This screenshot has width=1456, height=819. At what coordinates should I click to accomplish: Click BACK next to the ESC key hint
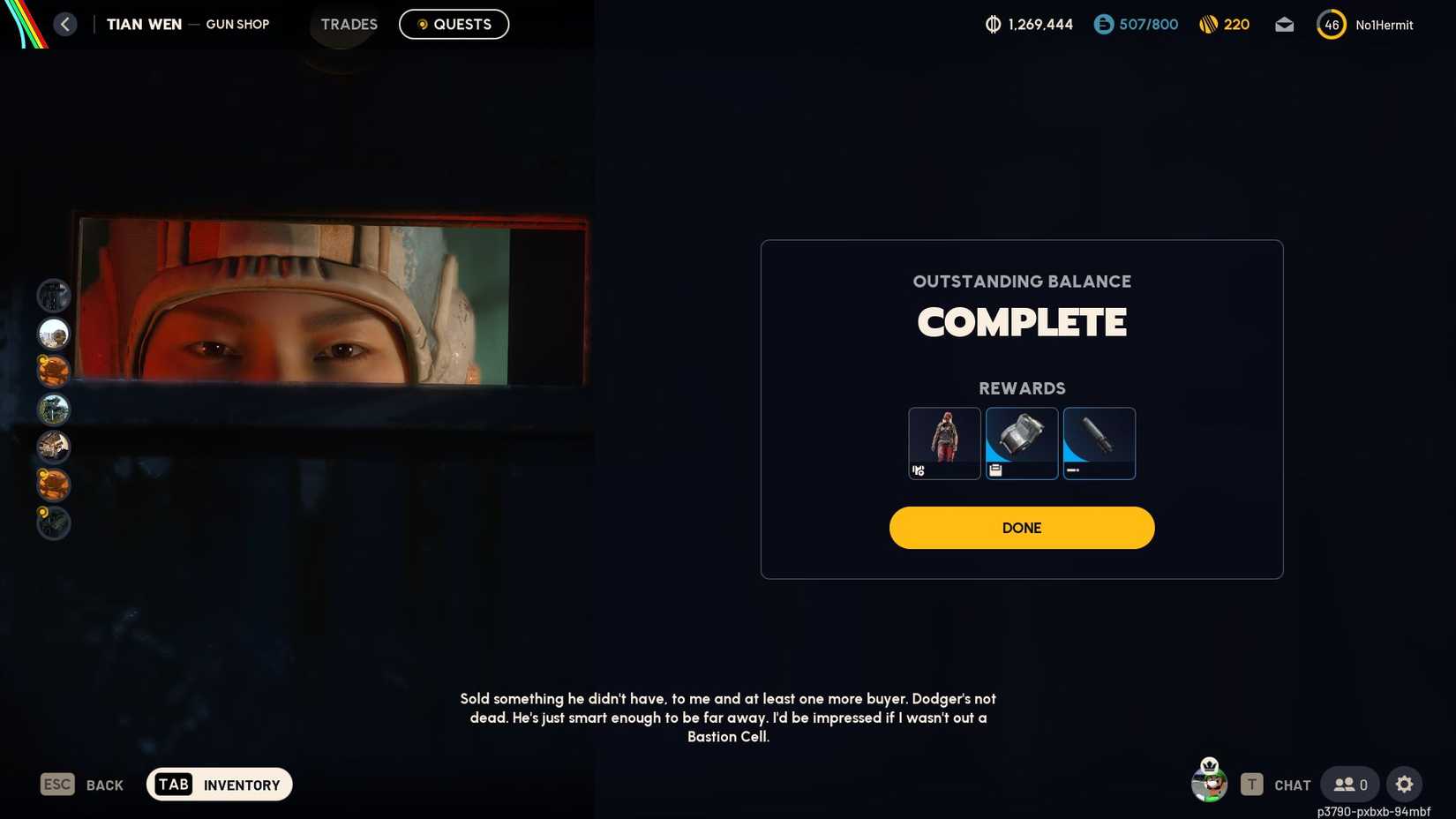[104, 785]
